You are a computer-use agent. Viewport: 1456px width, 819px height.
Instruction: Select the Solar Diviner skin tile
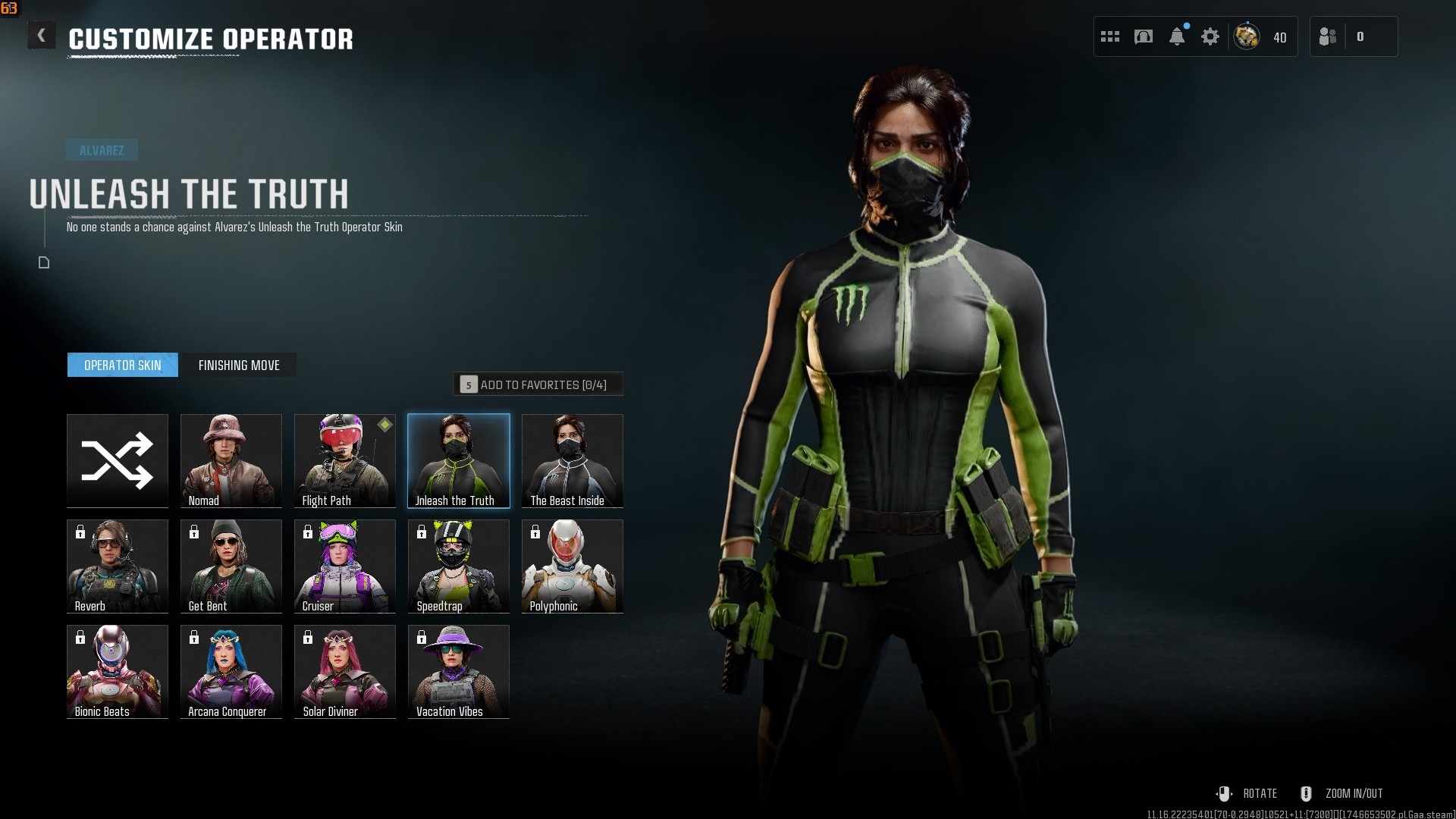pyautogui.click(x=345, y=671)
